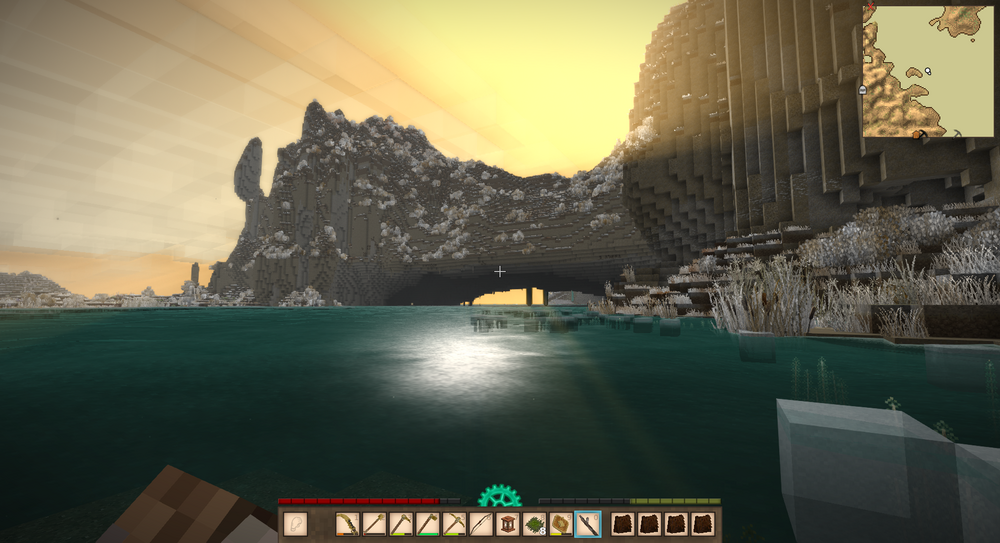Screen dimensions: 1000x543
Task: Select the highlighted stick slot in hotbar
Action: click(x=588, y=524)
